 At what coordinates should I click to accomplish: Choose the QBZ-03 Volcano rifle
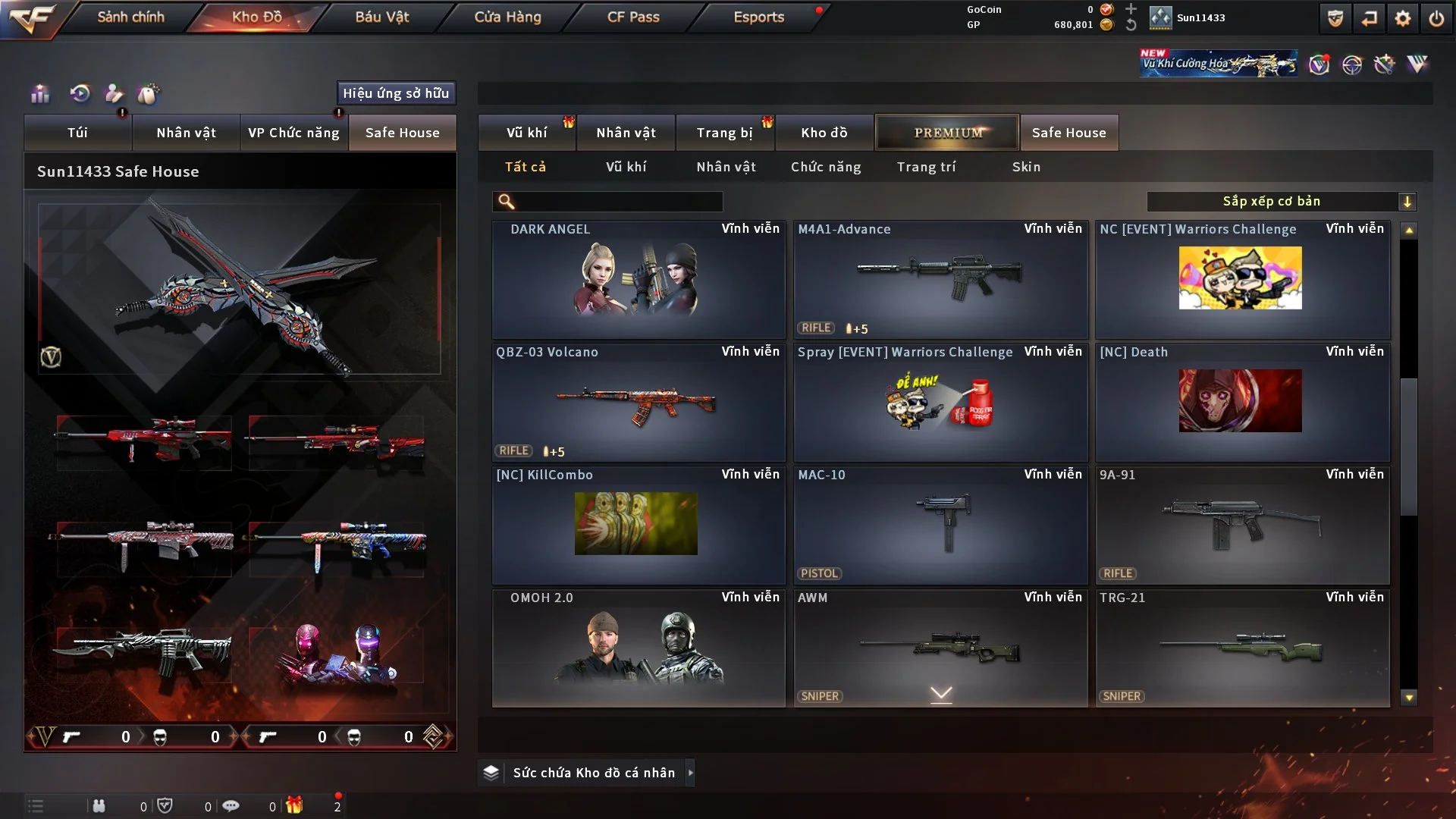638,402
